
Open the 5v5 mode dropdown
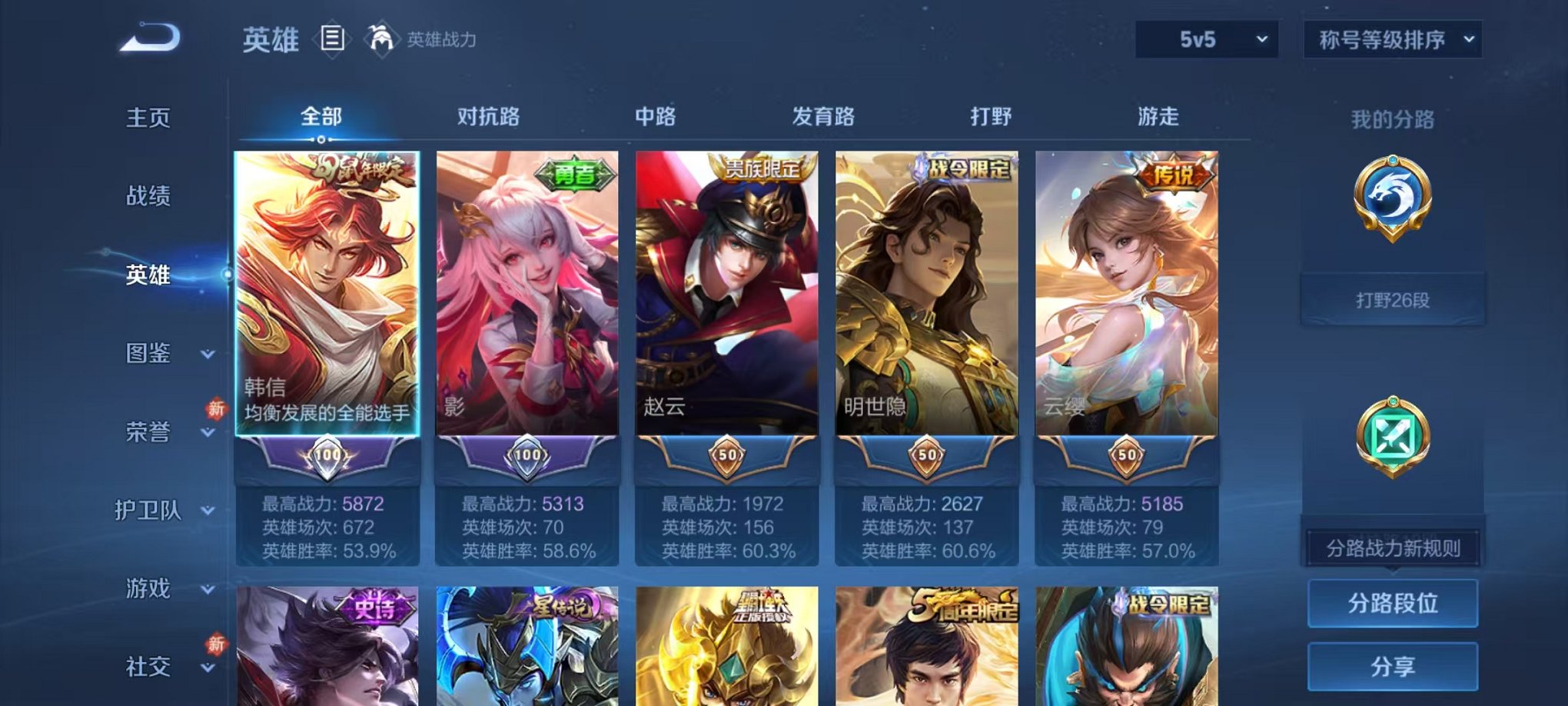click(x=1204, y=37)
